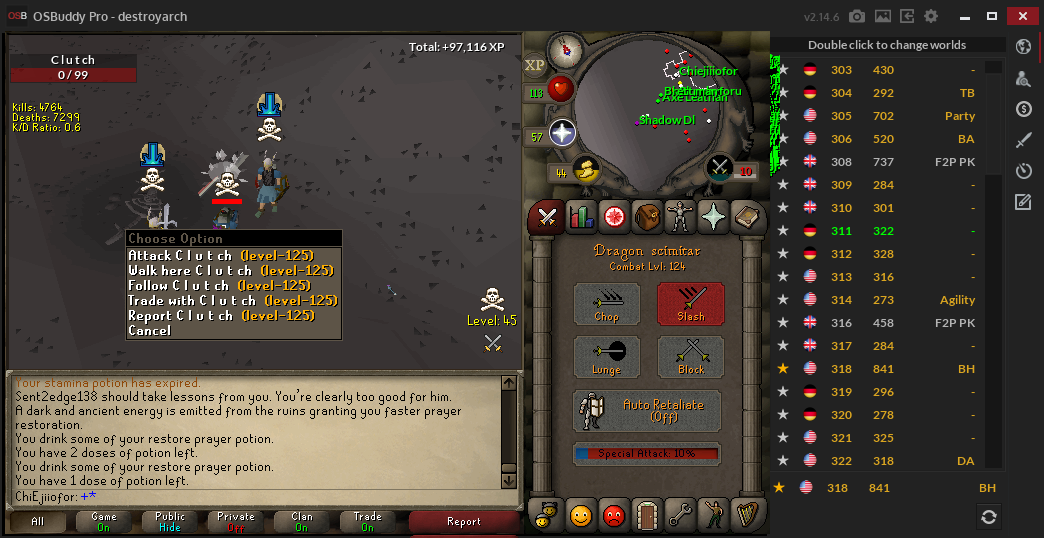This screenshot has height=538, width=1044.
Task: Select the Chop attack style
Action: pos(606,304)
